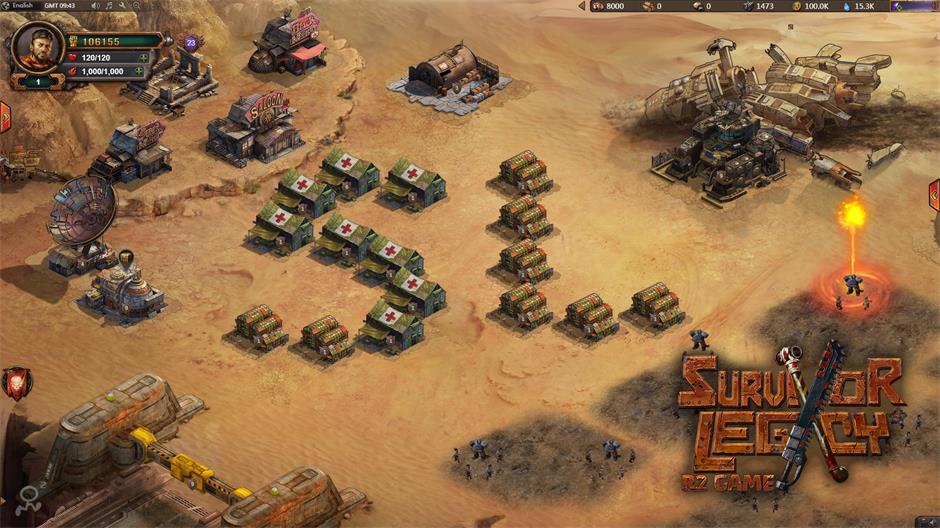Click the plus button beside 120/120 health
The width and height of the screenshot is (940, 528).
pyautogui.click(x=143, y=58)
